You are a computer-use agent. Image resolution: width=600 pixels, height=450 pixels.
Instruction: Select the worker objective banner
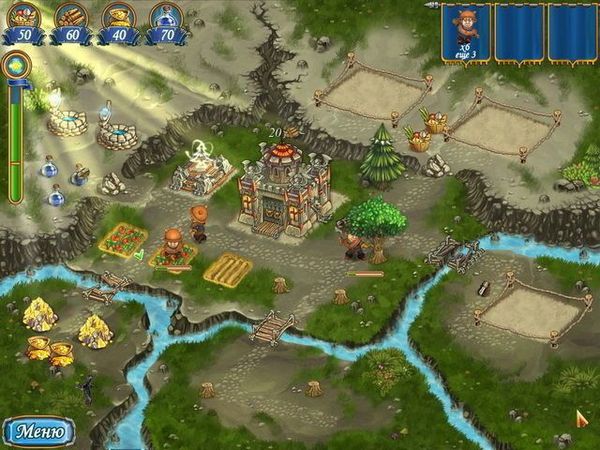click(x=464, y=32)
